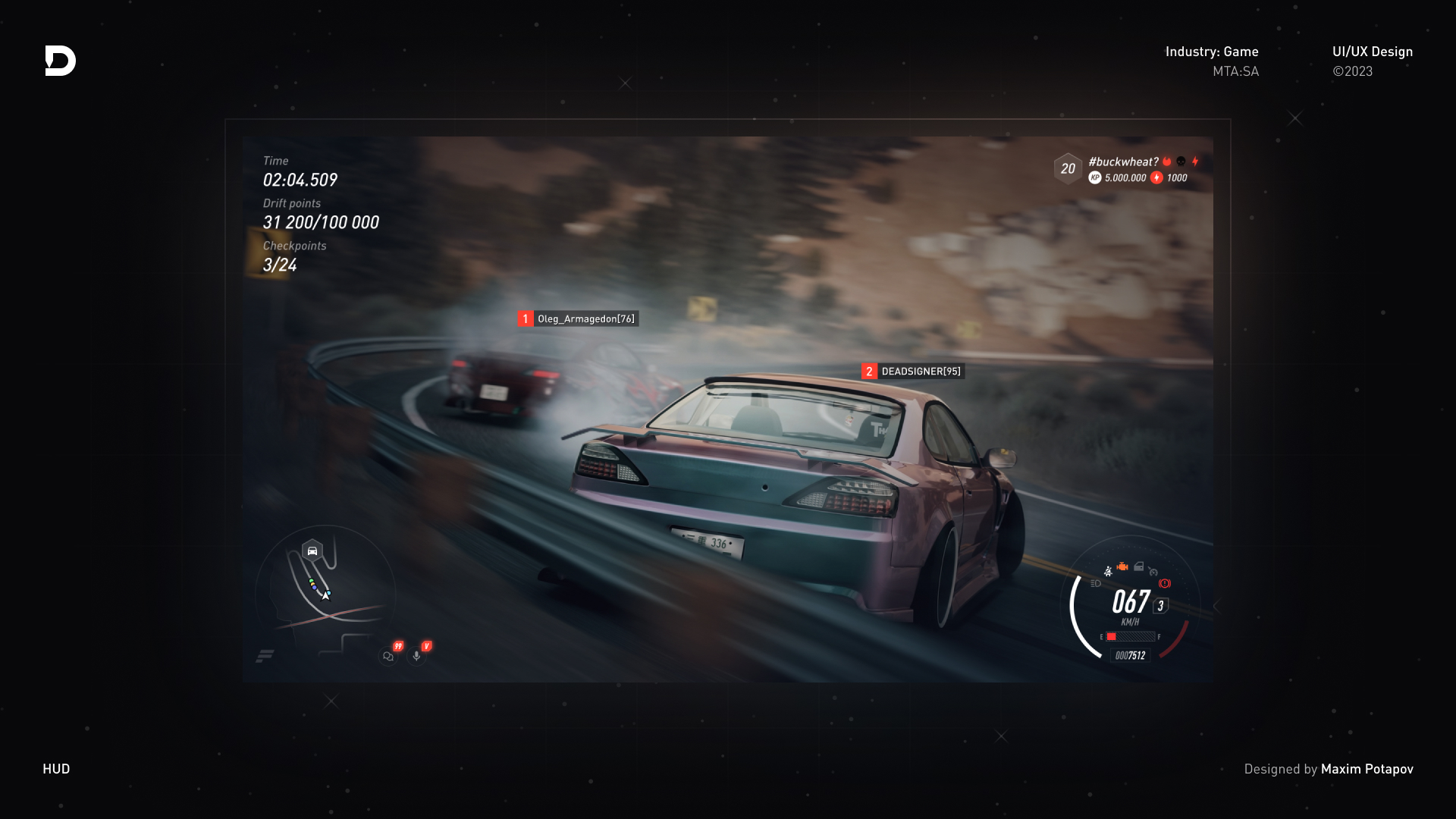Click the car door indicator icon
Screen dimensions: 1456x819
(x=1139, y=566)
